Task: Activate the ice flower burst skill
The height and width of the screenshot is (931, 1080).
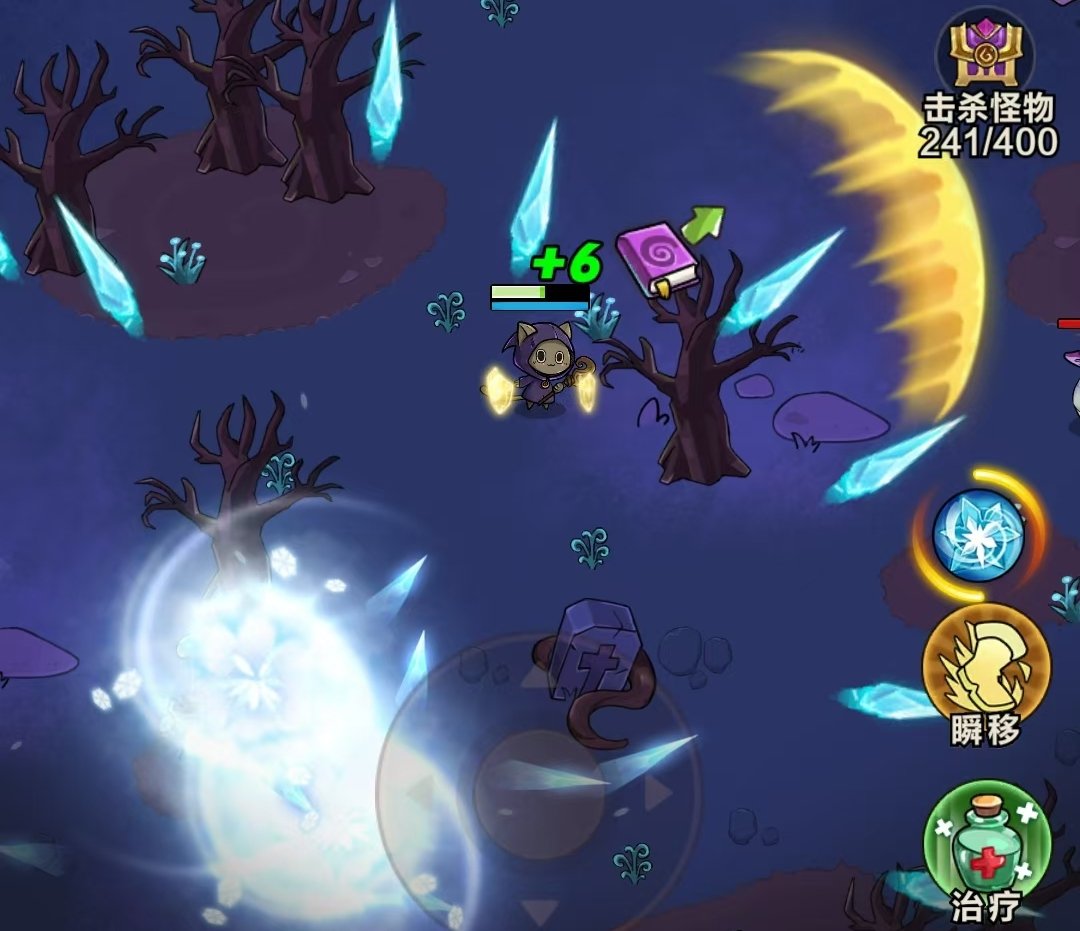Action: click(x=979, y=535)
